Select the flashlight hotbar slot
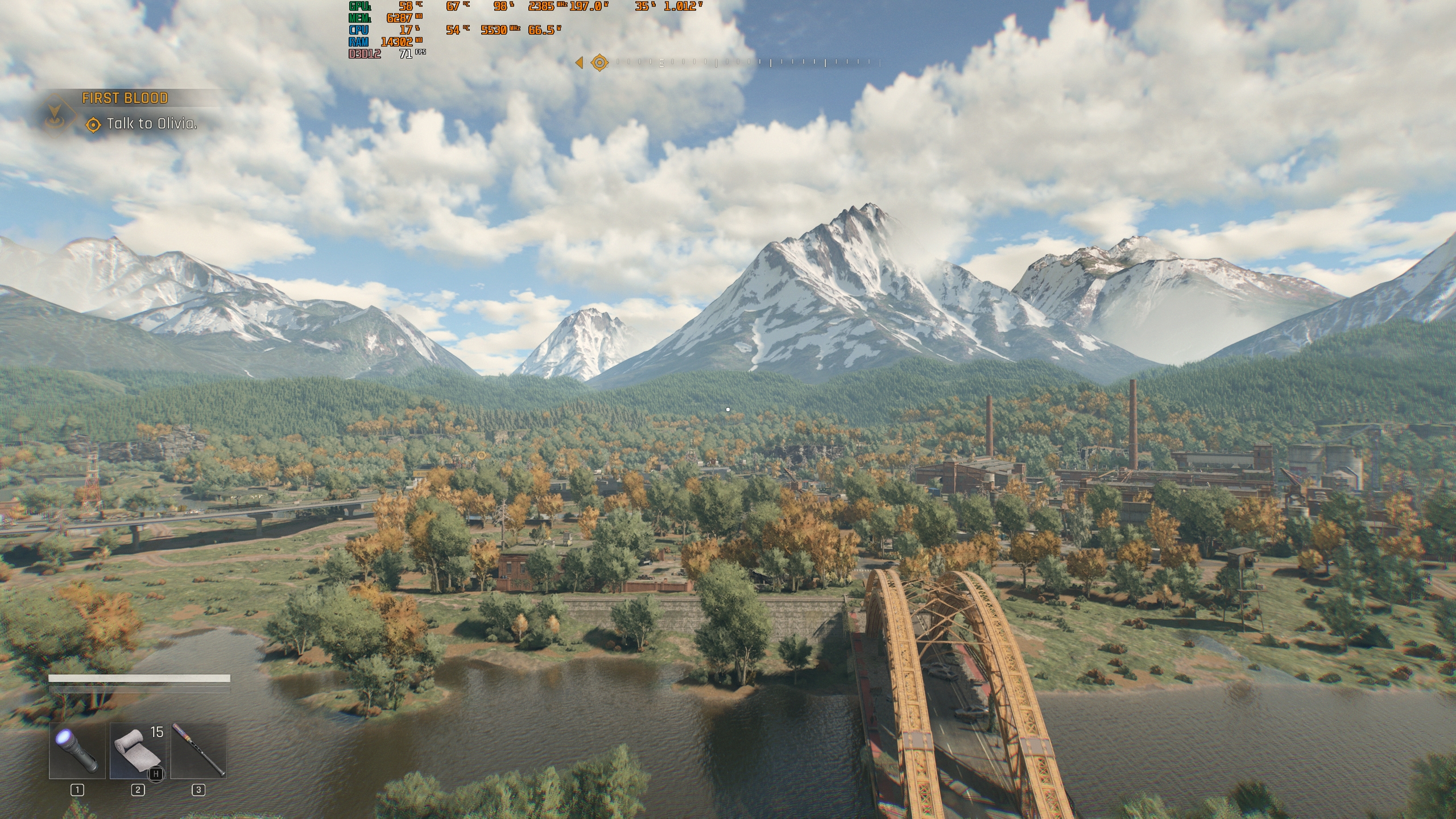 click(77, 750)
